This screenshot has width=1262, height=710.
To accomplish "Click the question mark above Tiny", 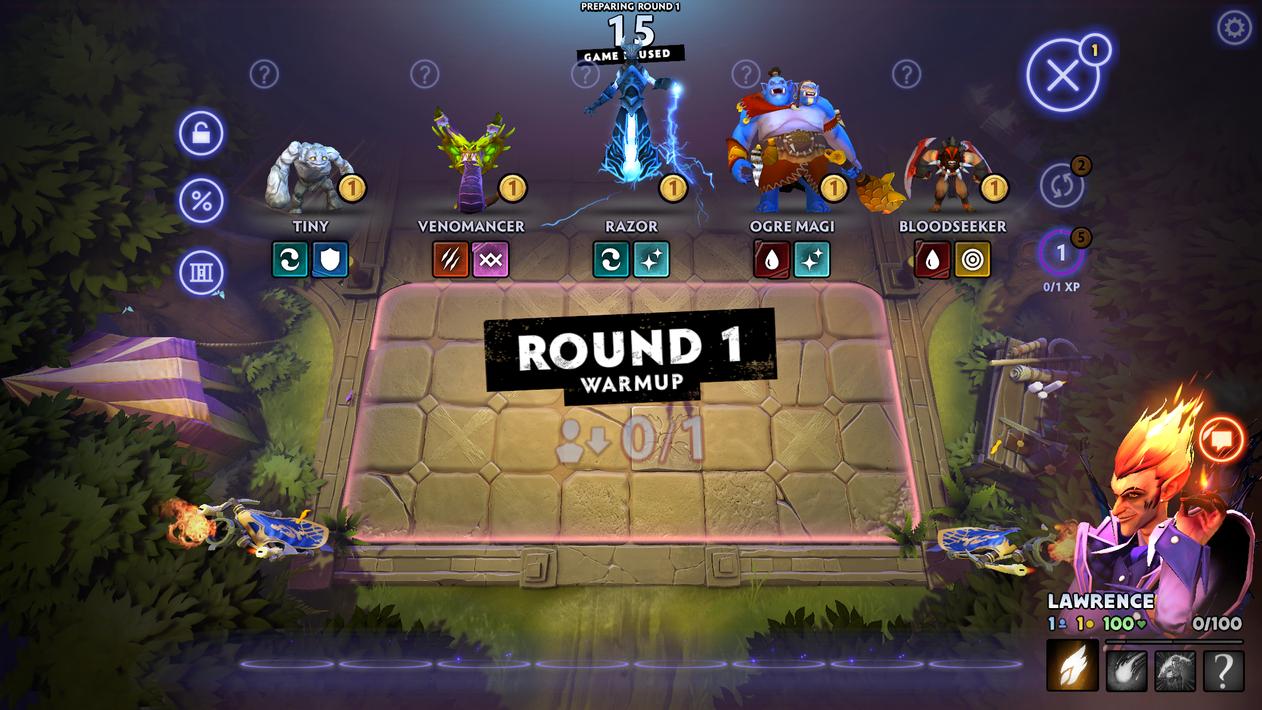I will [264, 74].
